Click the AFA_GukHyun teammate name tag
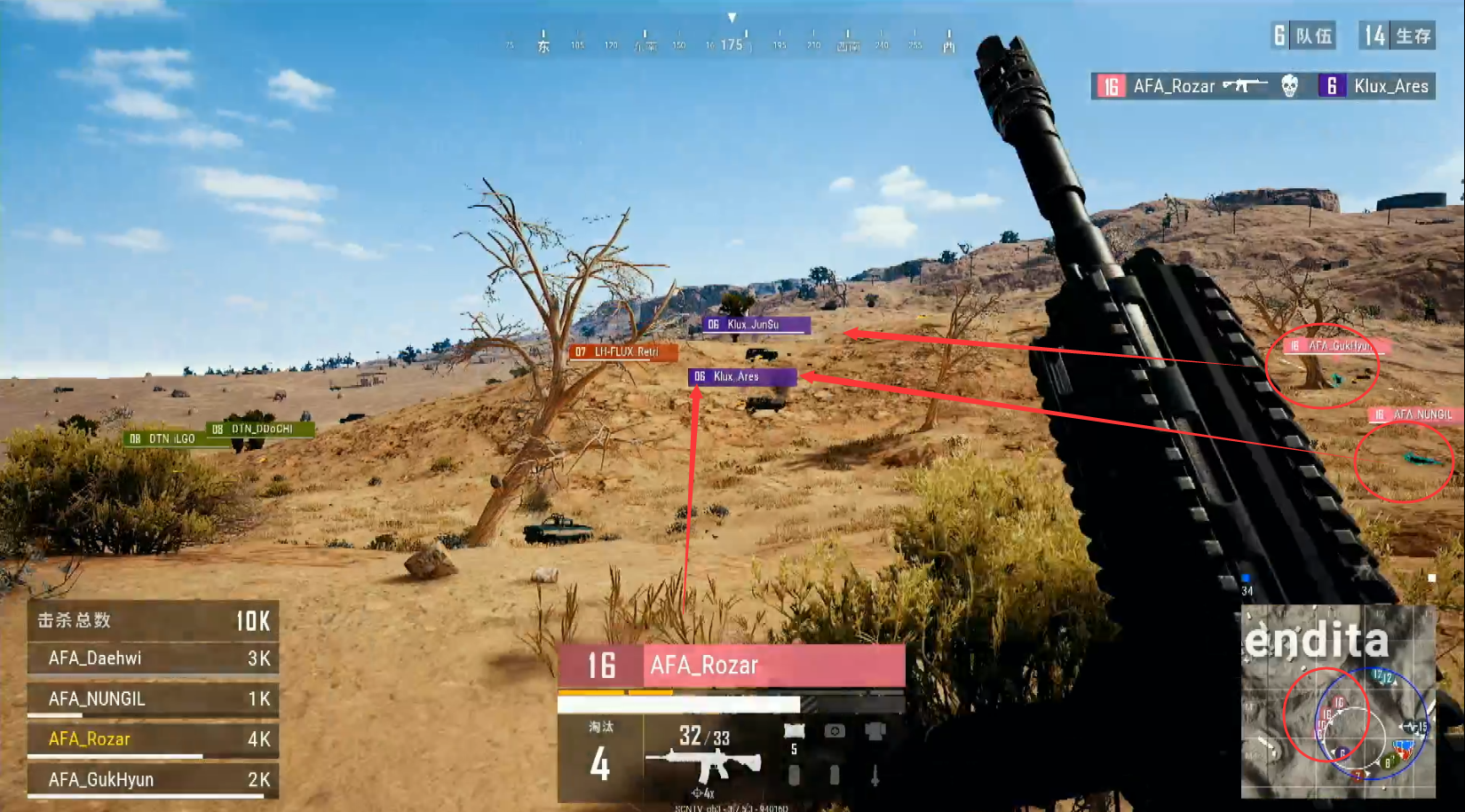 [1339, 346]
